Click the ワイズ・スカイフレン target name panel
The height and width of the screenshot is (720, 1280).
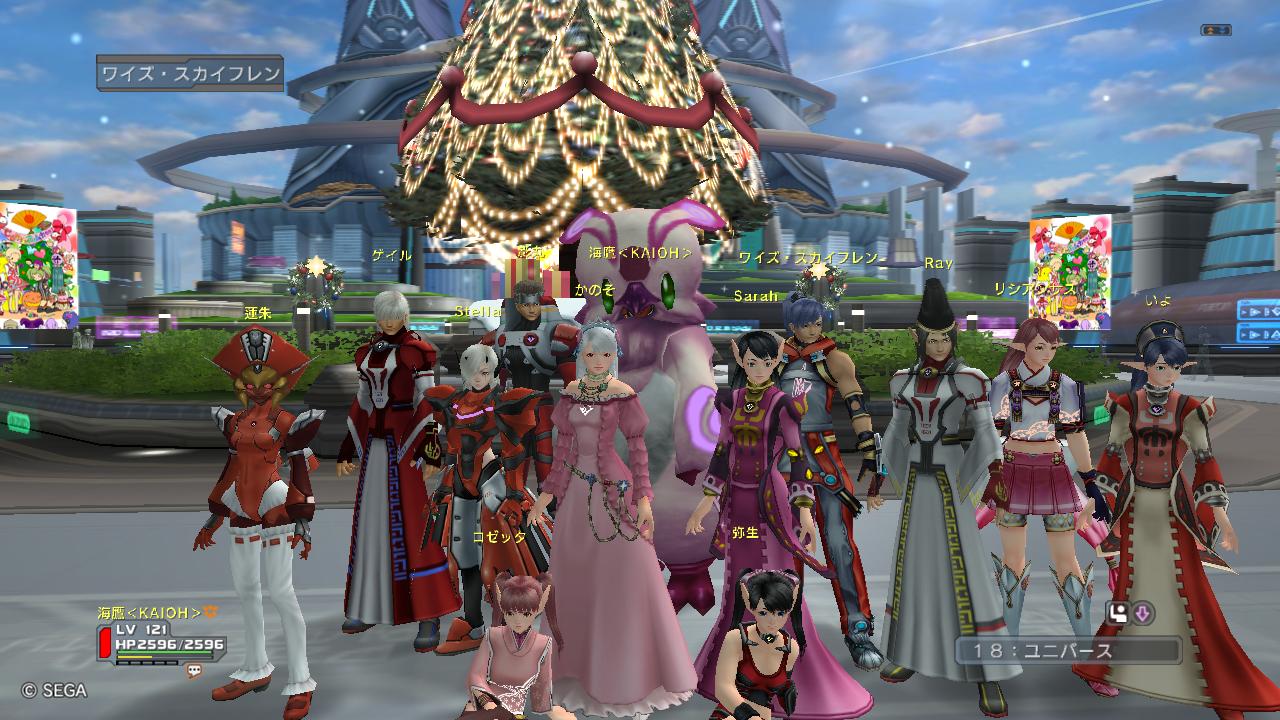tap(190, 74)
